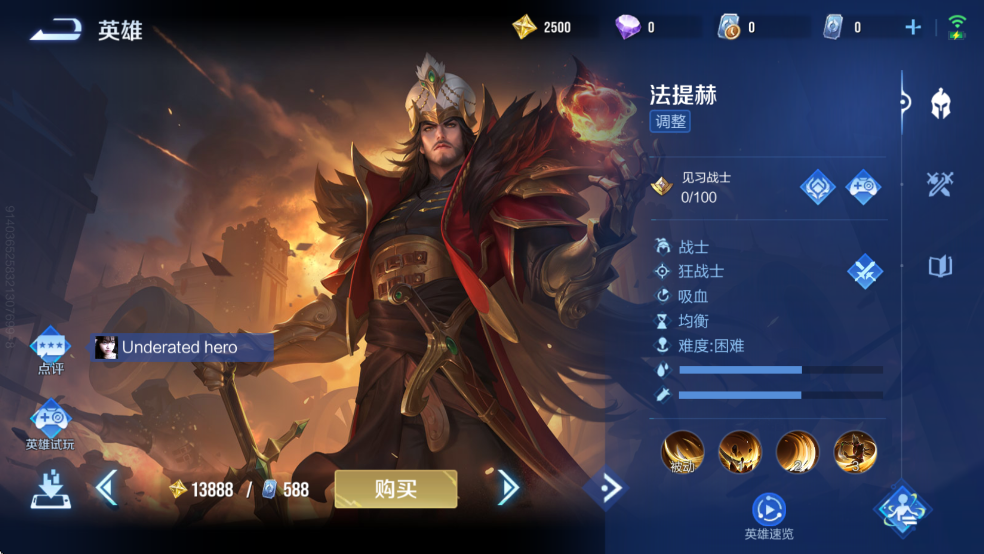Screen dimensions: 984x554
Task: Select the second skill icon
Action: 740,453
